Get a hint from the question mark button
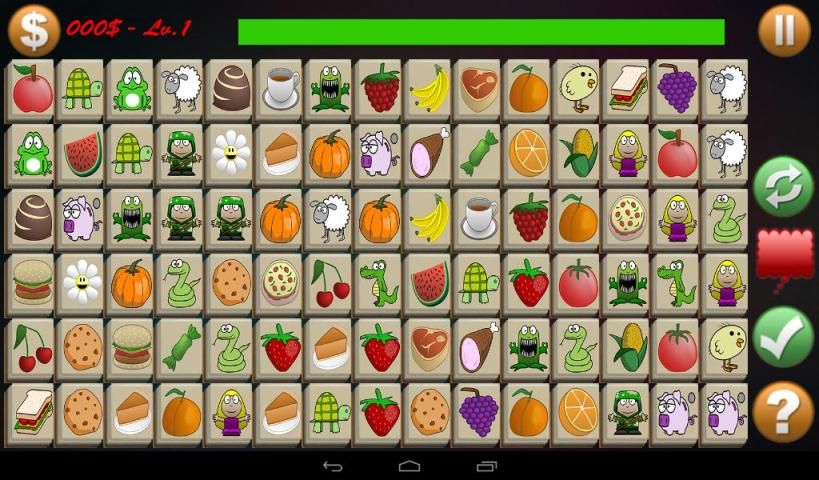 (783, 411)
